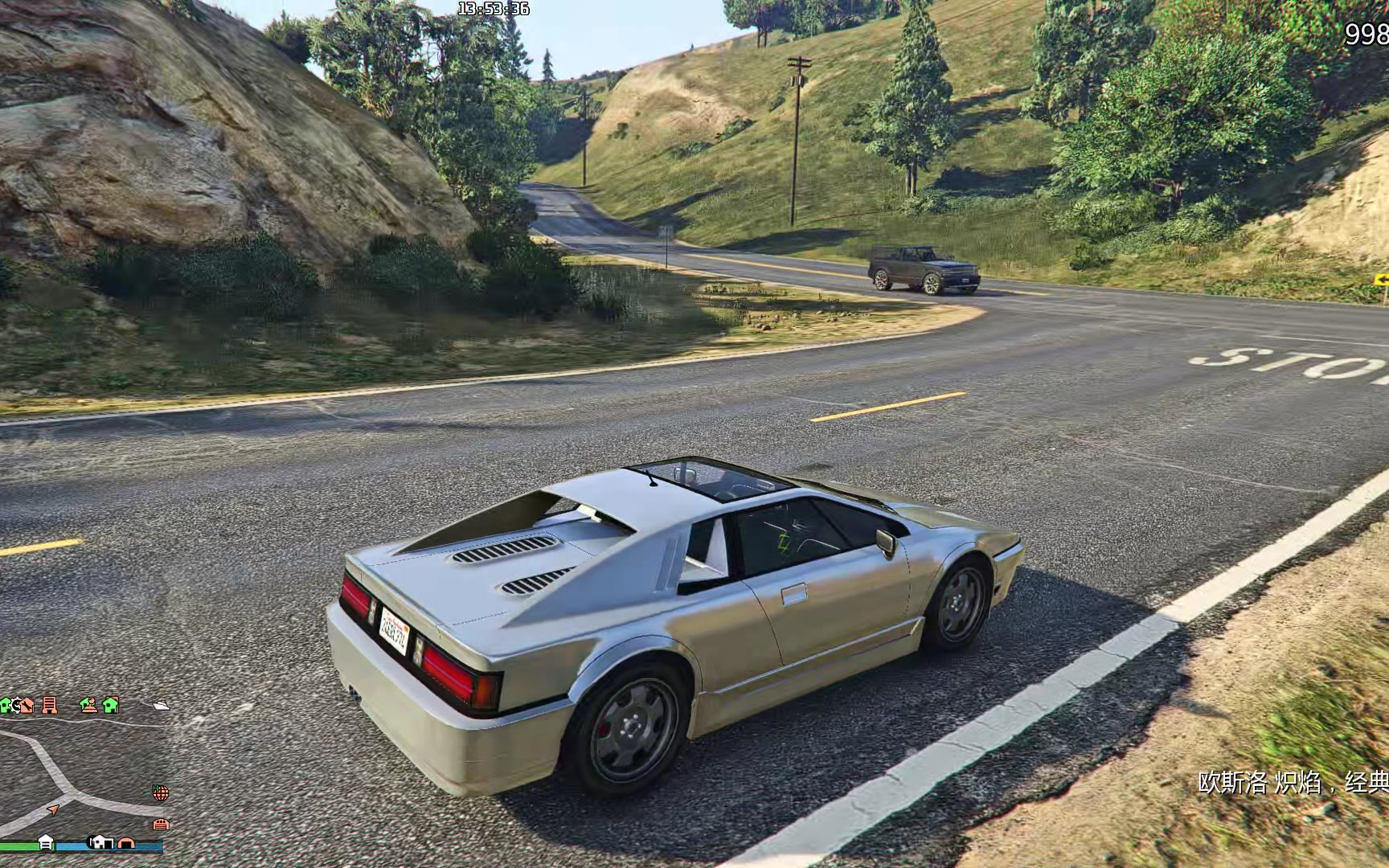Viewport: 1389px width, 868px height.
Task: Select the wrench repair shop blip on minimap
Action: (x=27, y=706)
